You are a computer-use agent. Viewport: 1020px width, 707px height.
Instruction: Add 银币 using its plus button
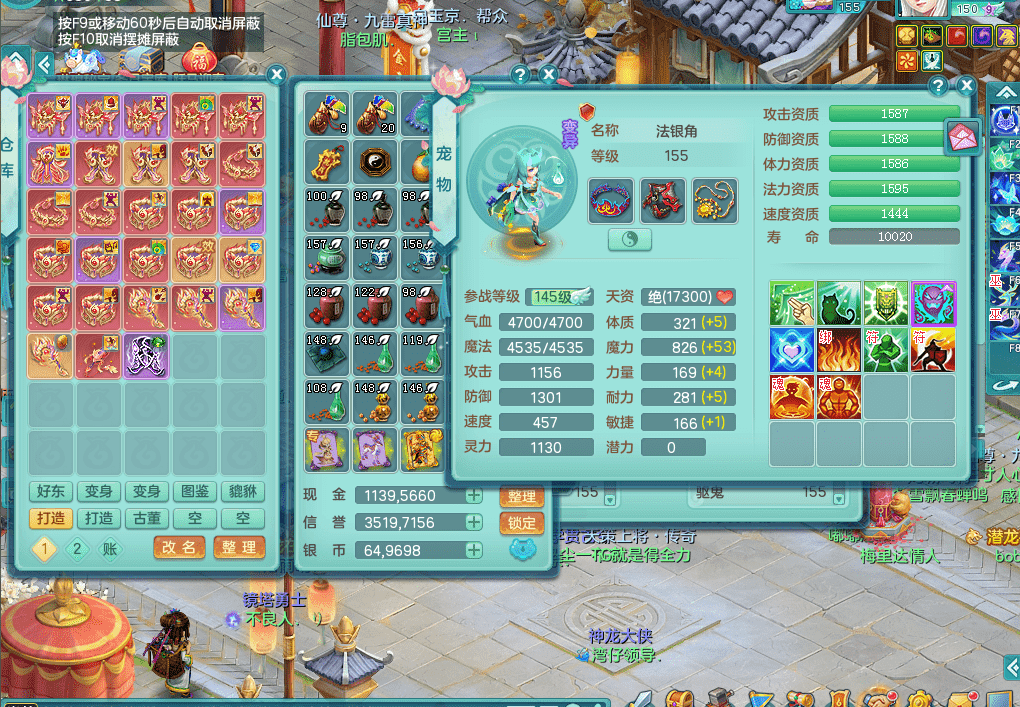click(x=473, y=550)
